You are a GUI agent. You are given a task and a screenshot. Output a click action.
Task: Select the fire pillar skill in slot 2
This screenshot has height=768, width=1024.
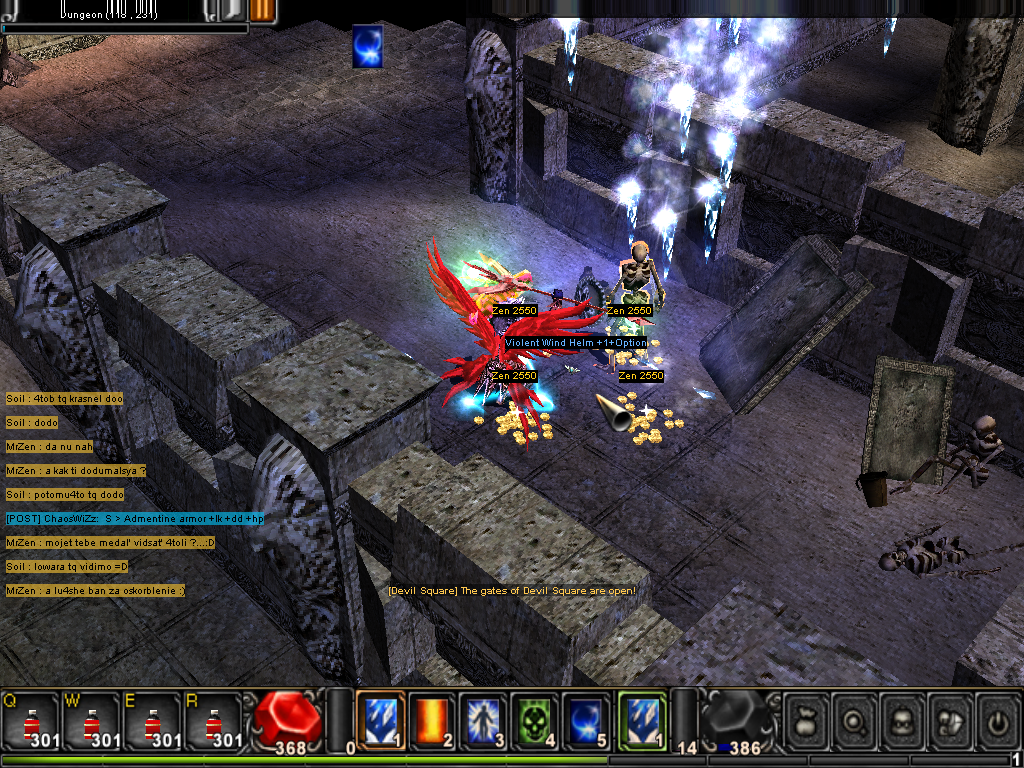tap(433, 719)
